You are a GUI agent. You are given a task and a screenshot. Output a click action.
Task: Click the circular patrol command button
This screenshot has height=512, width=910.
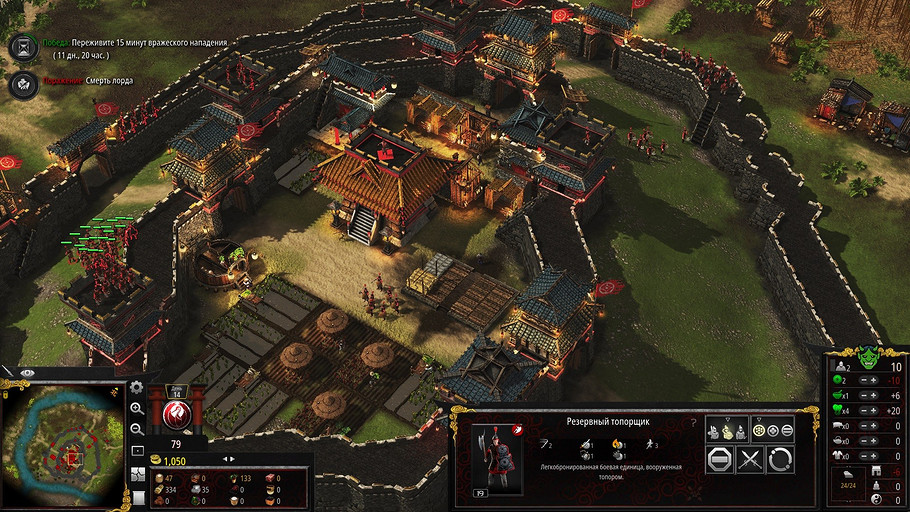pyautogui.click(x=780, y=459)
